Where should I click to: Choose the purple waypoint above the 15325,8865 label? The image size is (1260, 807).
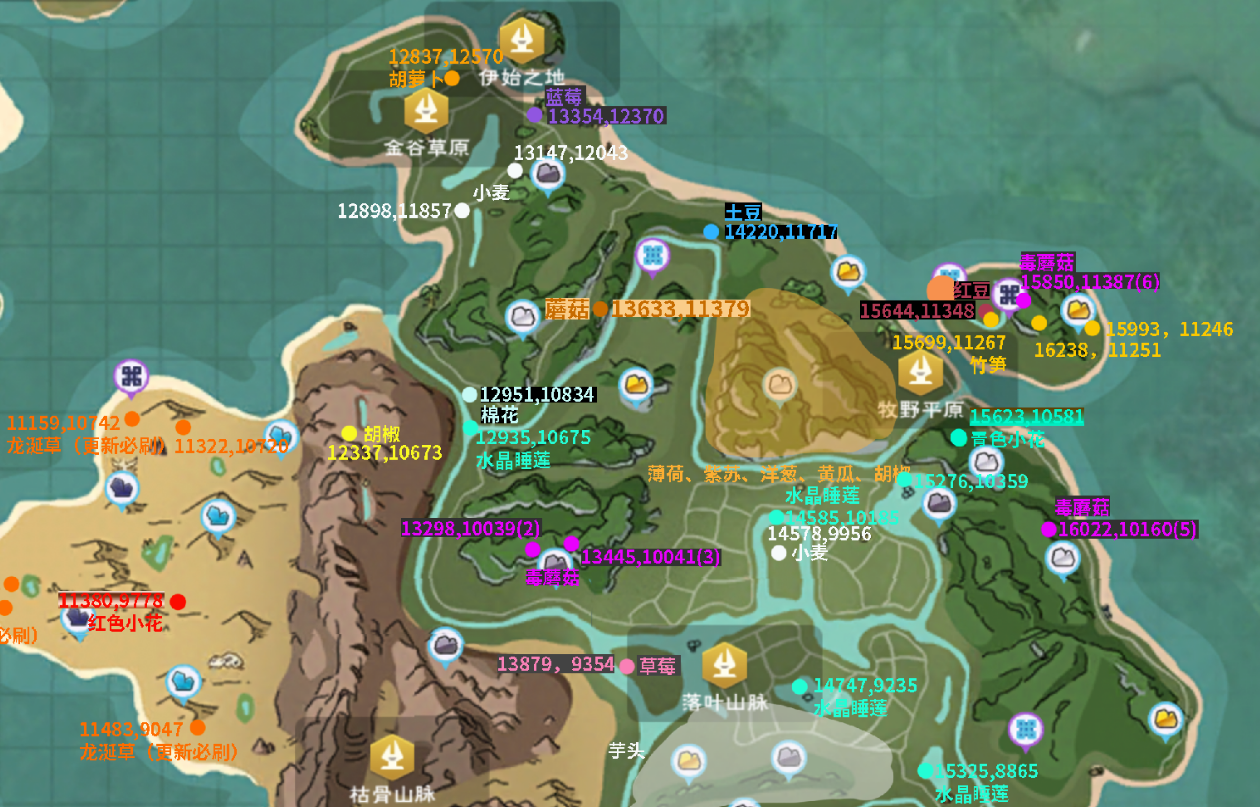tap(1024, 730)
